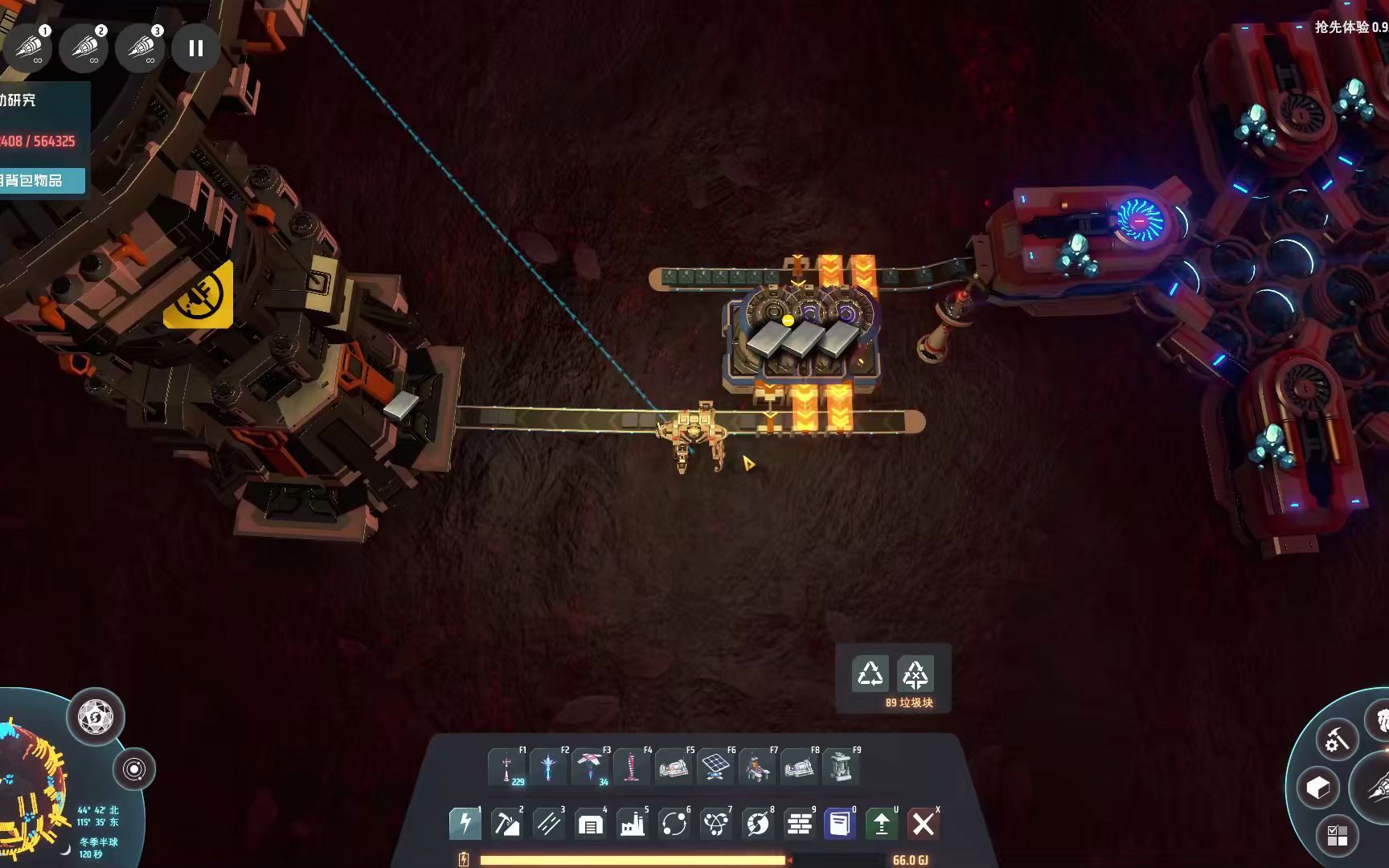
Task: Click the use backpack items button
Action: click(40, 180)
